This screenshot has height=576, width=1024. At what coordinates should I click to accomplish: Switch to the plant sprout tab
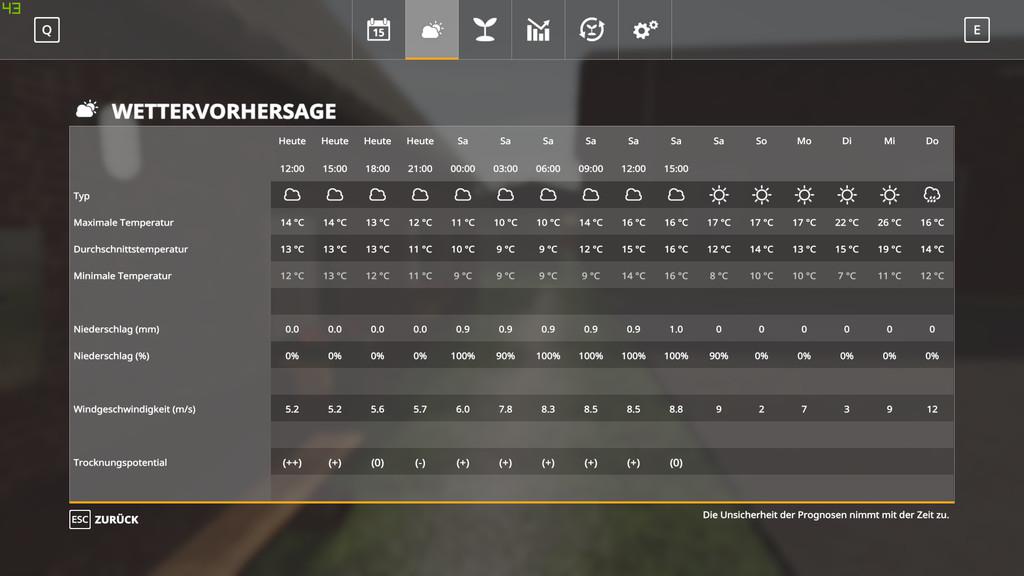click(x=485, y=30)
